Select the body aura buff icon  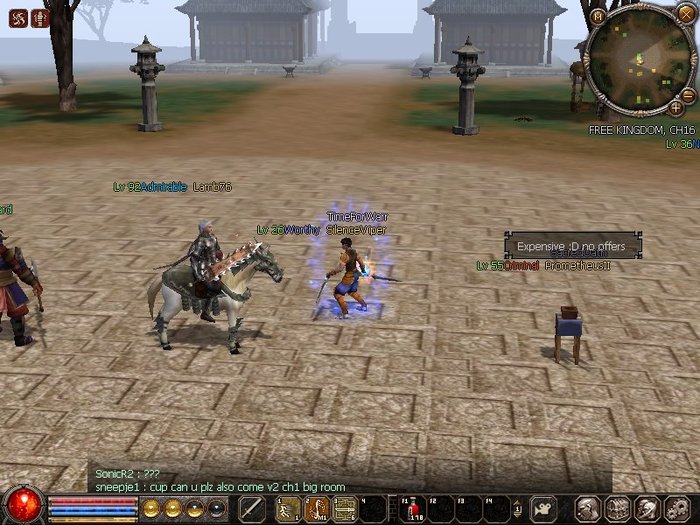pyautogui.click(x=40, y=17)
